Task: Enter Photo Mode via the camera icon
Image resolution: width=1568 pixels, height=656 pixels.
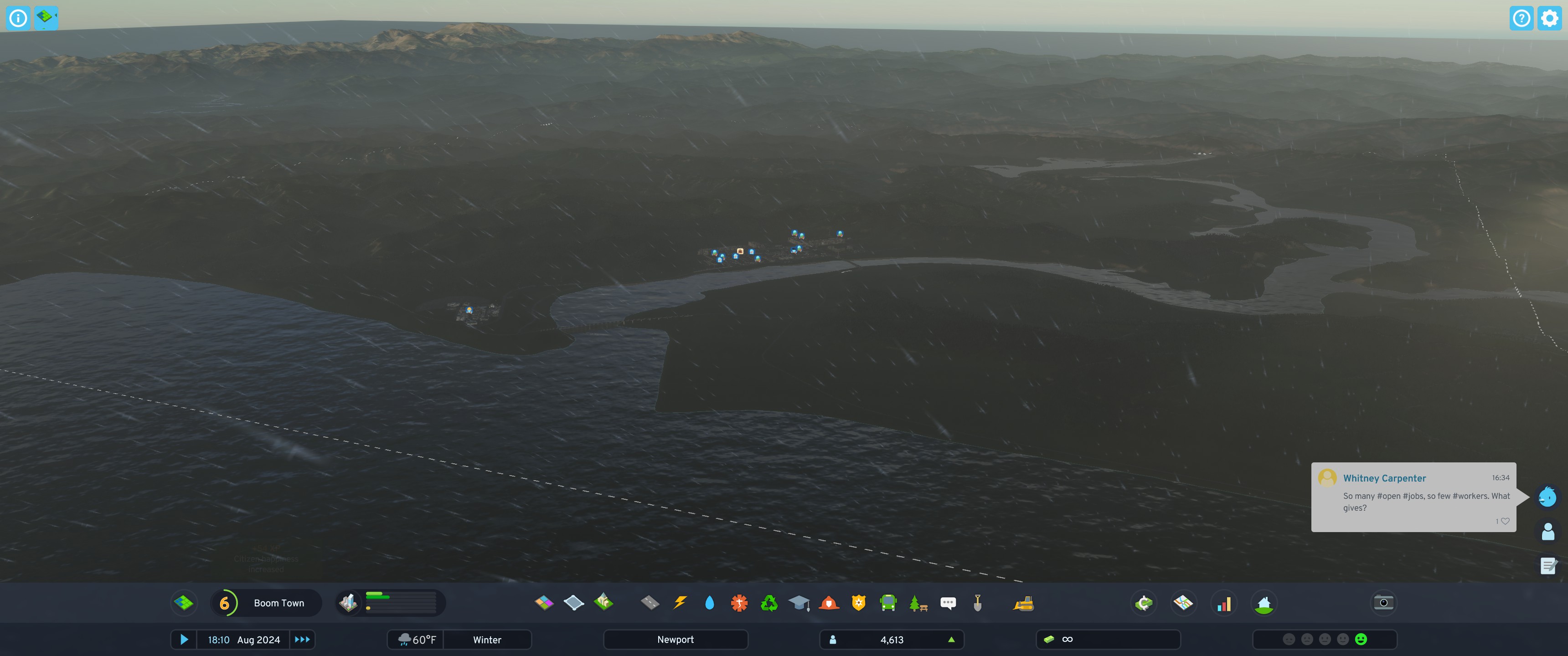Action: [1383, 603]
